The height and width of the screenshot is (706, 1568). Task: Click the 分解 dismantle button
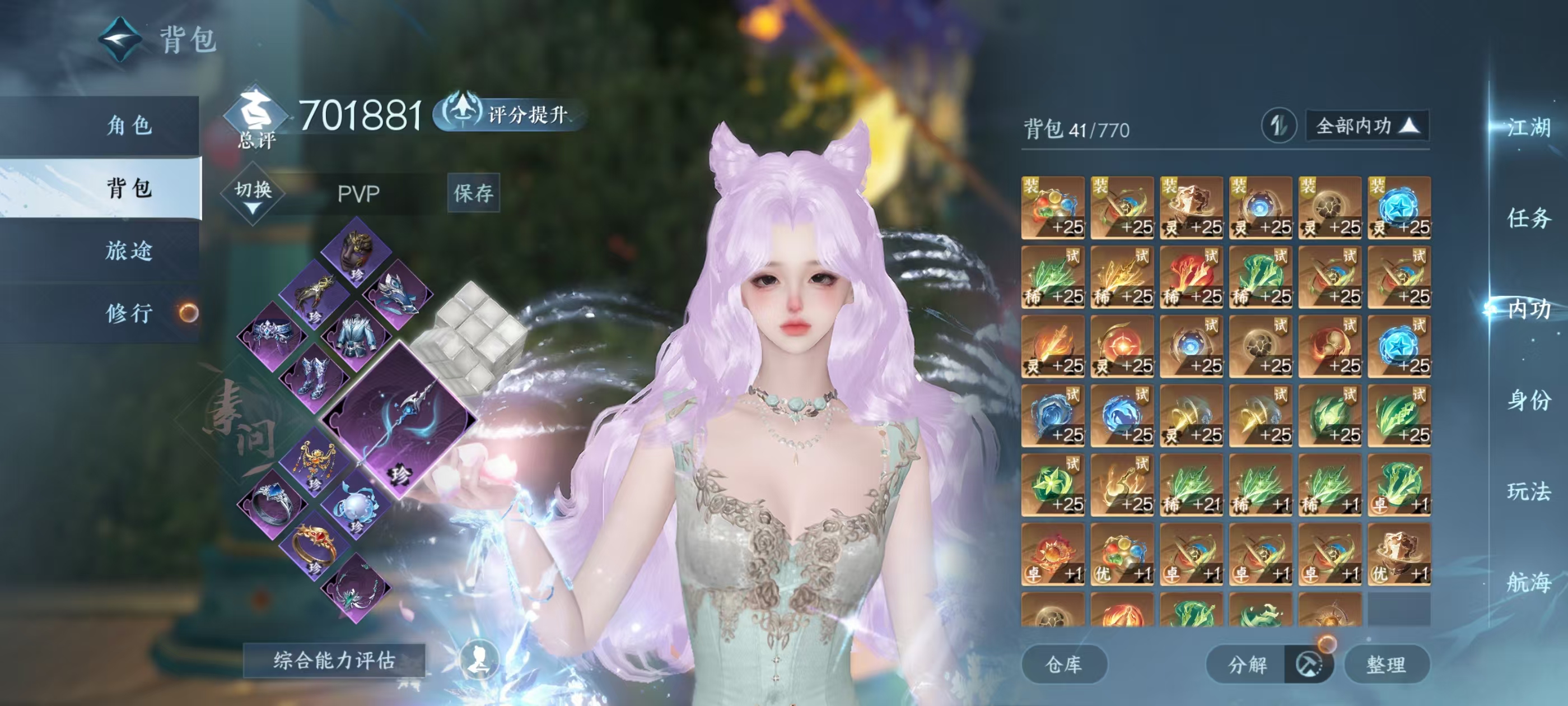pos(1247,665)
